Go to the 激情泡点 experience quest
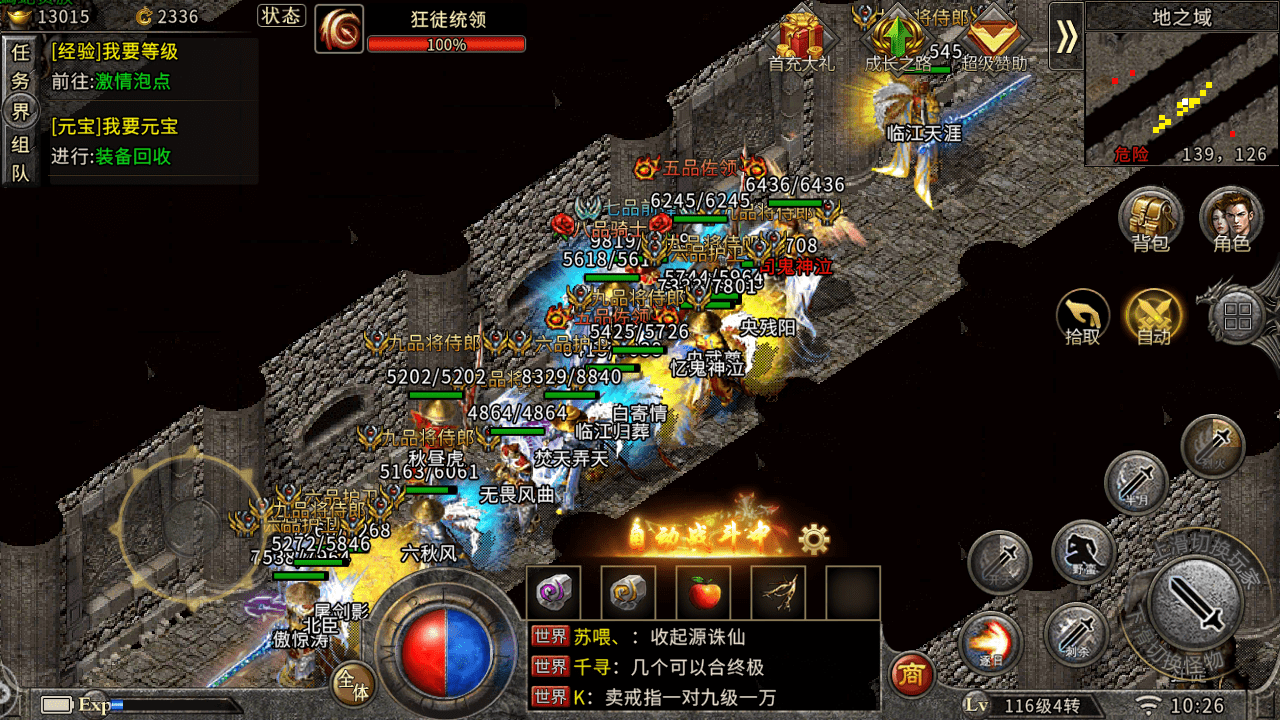 click(x=132, y=82)
